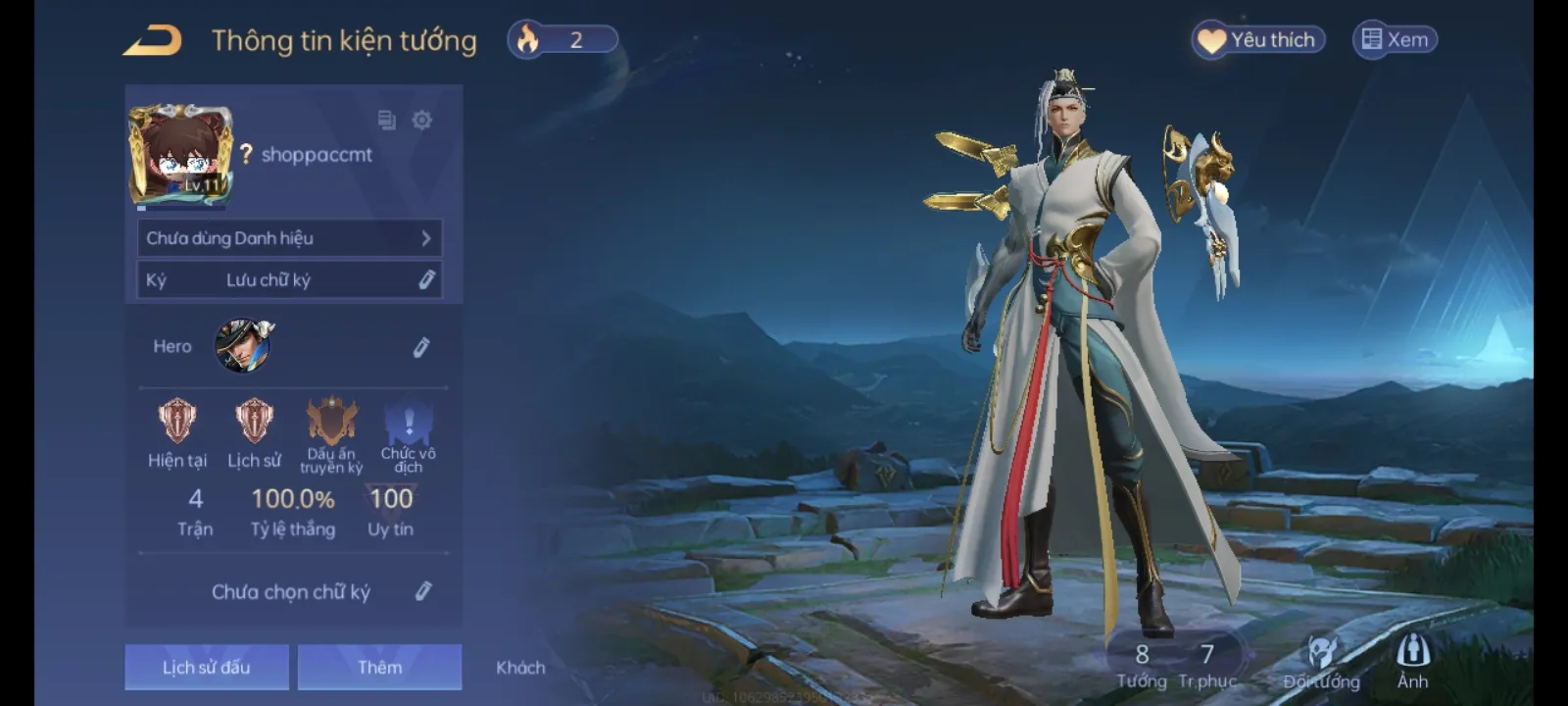Screen dimensions: 1568x706
Task: Switch to the Khách tab
Action: (520, 668)
